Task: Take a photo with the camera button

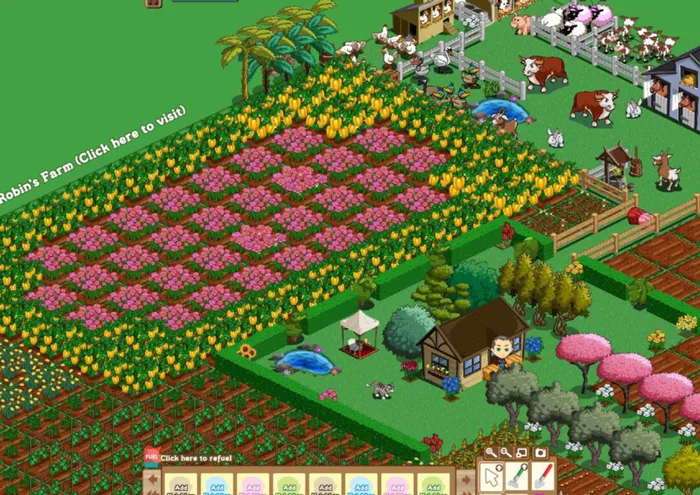Action: 540,453
